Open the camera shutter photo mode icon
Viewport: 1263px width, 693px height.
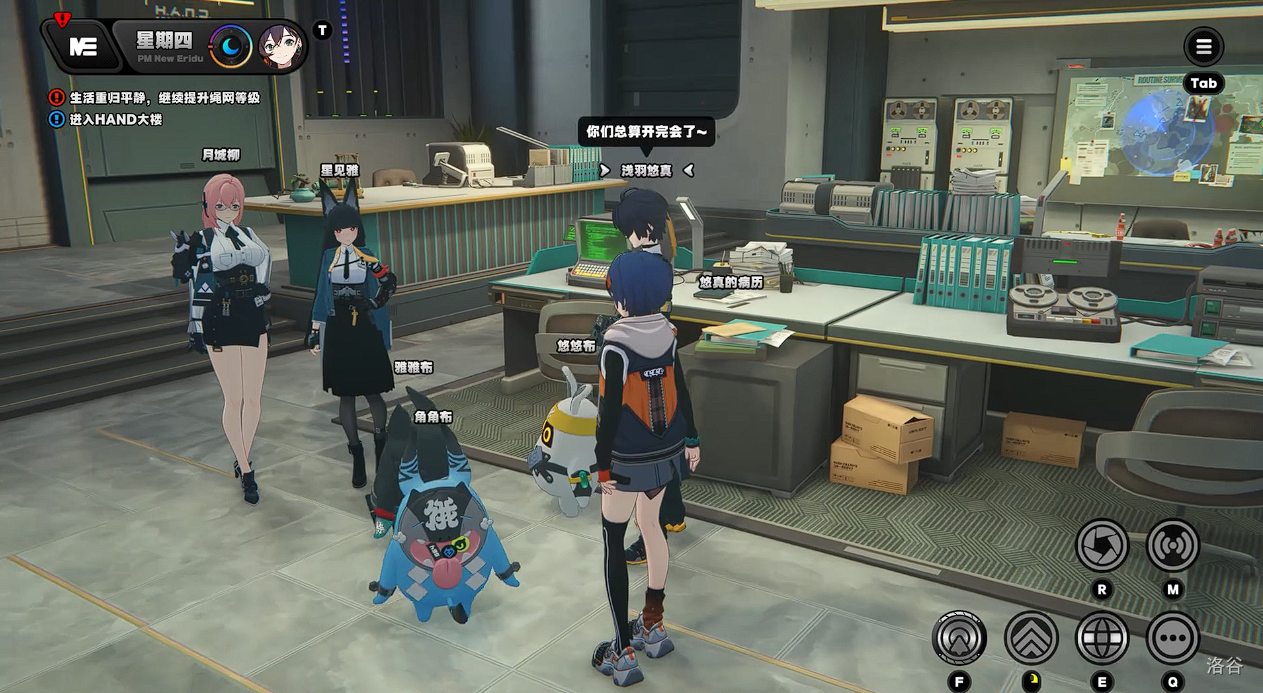tap(1101, 545)
